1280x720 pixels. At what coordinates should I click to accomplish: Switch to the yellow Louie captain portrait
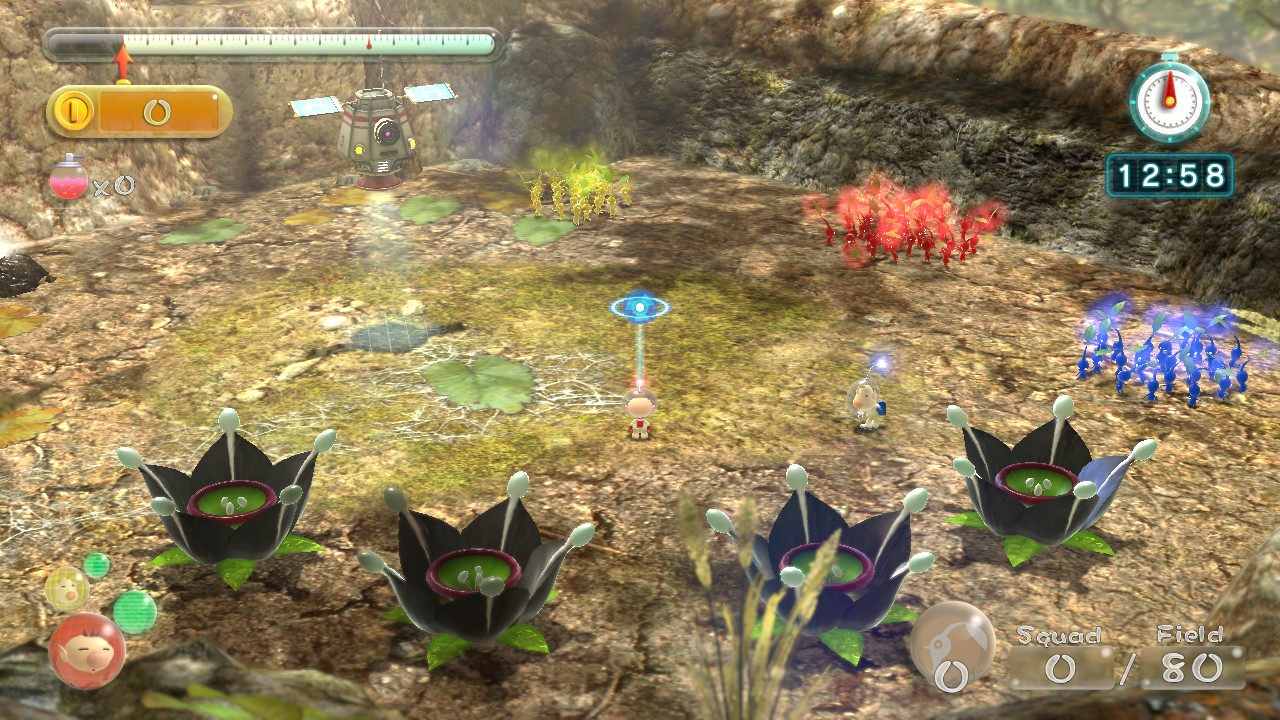pyautogui.click(x=66, y=588)
